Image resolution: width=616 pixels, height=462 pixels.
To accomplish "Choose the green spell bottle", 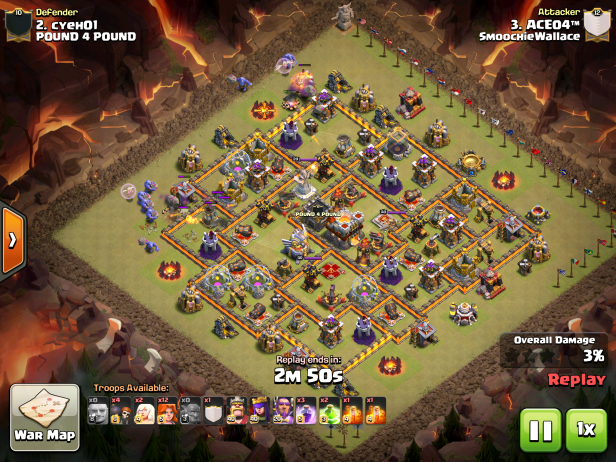I will click(329, 411).
